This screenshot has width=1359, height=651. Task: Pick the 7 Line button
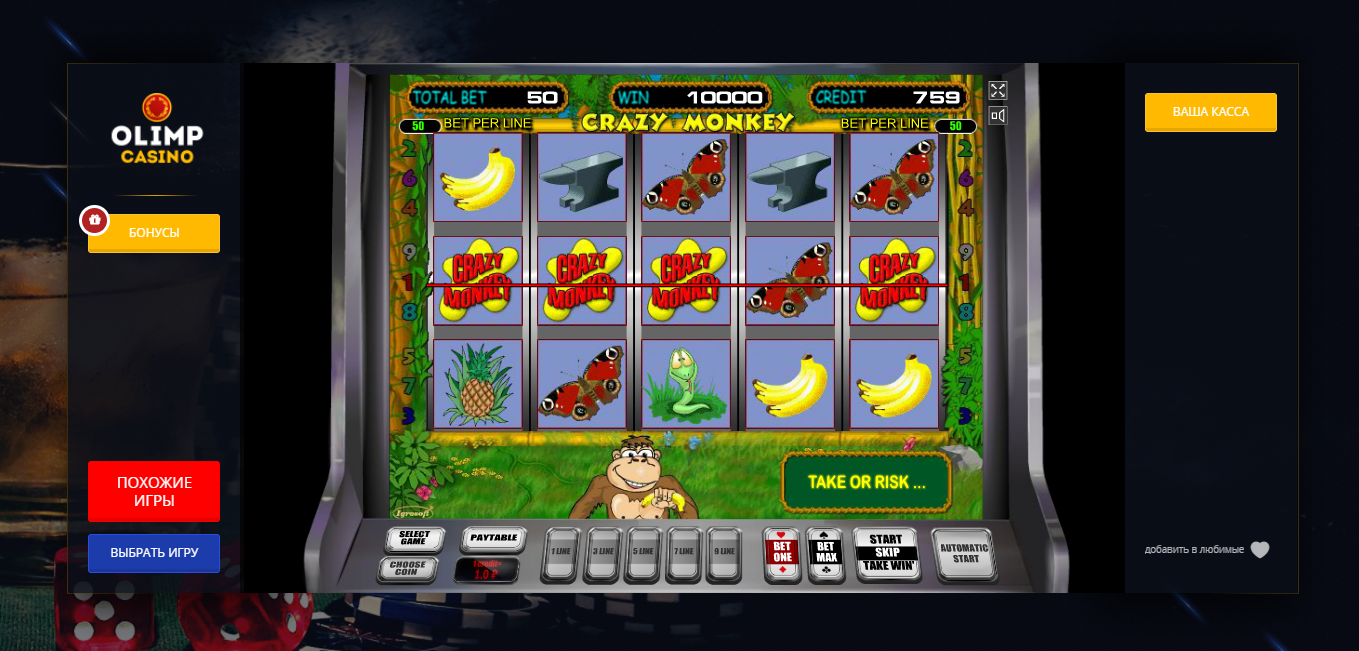click(684, 553)
